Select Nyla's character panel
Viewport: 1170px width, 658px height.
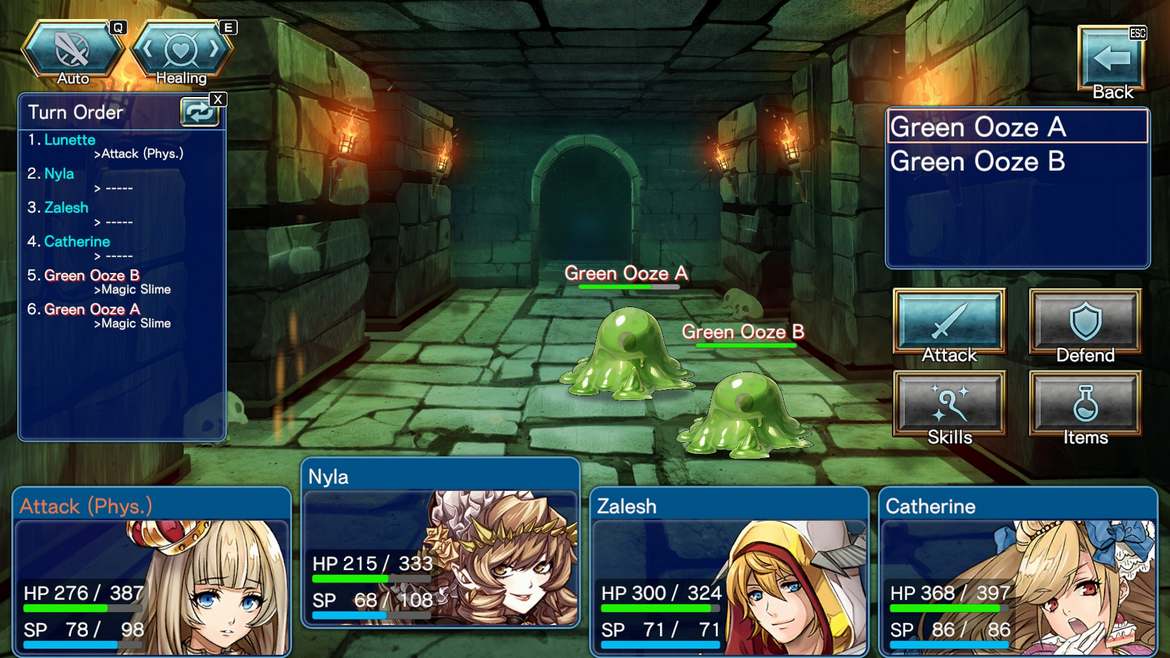440,543
